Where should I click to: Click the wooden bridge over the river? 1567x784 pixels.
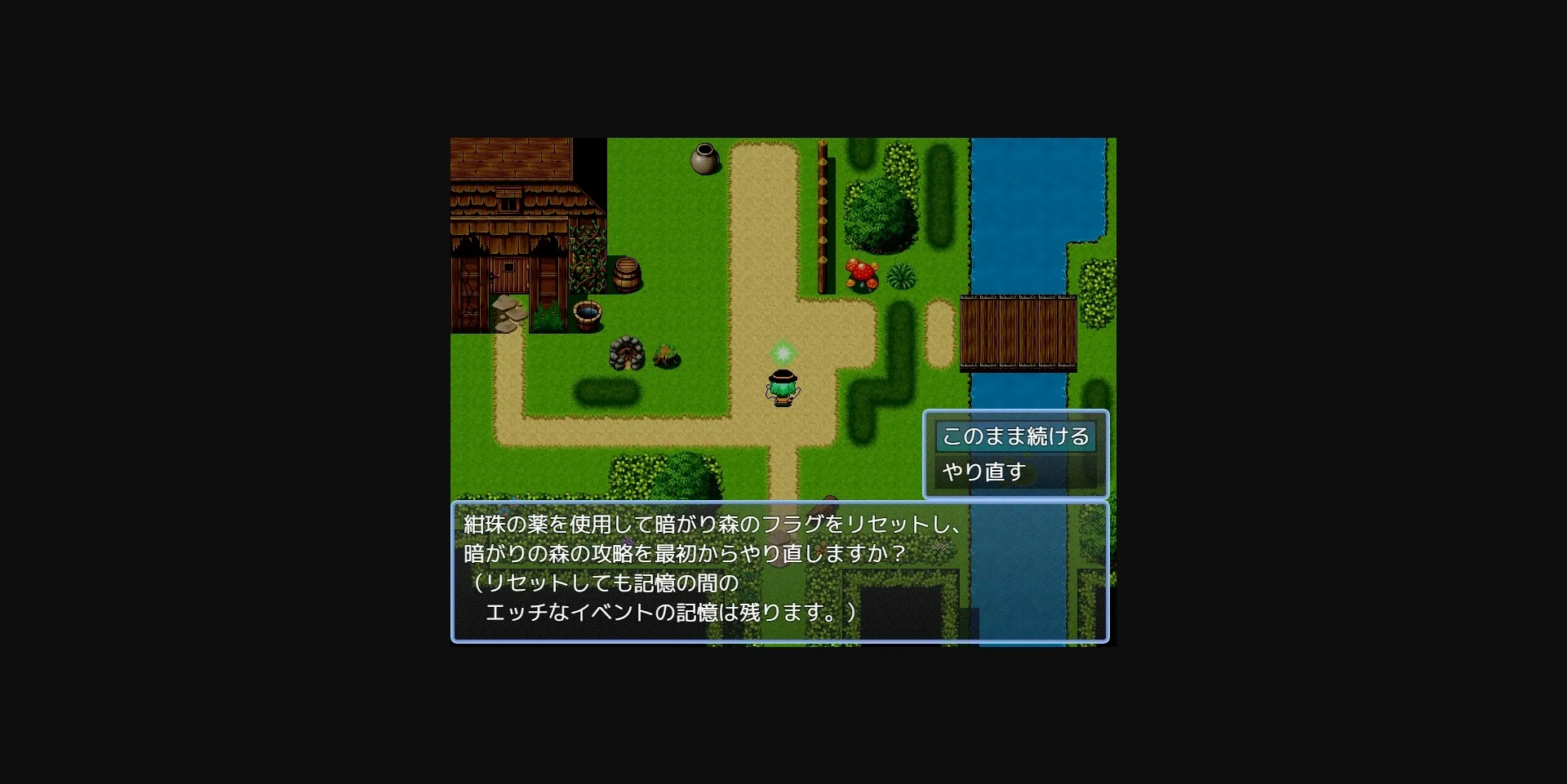point(1019,334)
